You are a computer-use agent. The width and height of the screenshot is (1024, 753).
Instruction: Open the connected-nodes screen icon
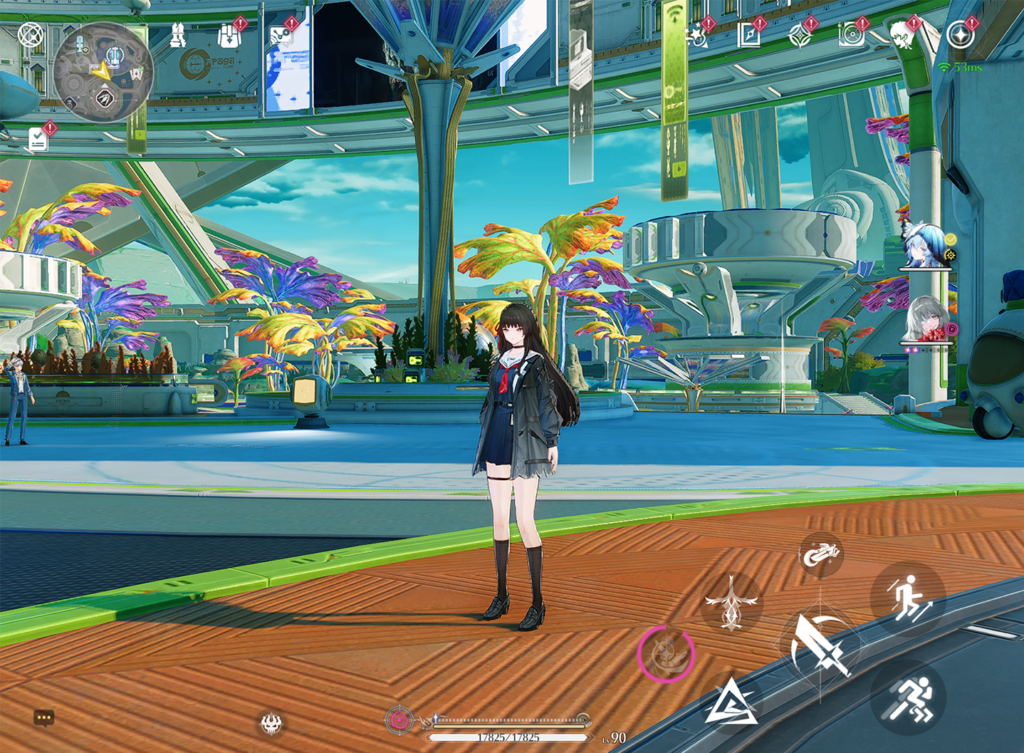[x=281, y=37]
